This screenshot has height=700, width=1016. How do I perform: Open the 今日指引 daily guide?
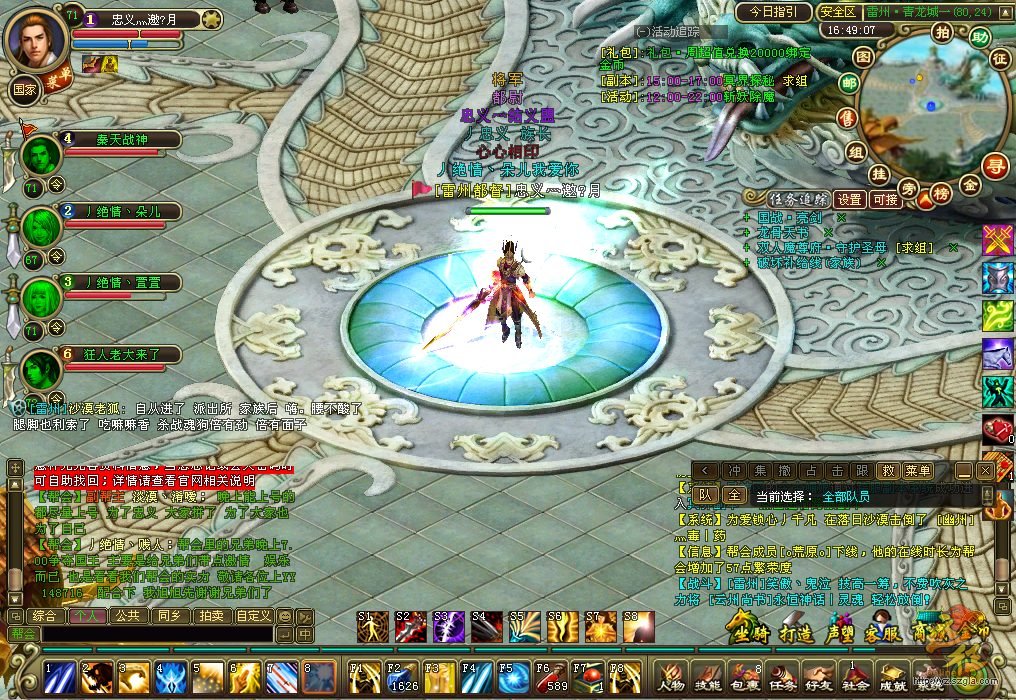773,12
